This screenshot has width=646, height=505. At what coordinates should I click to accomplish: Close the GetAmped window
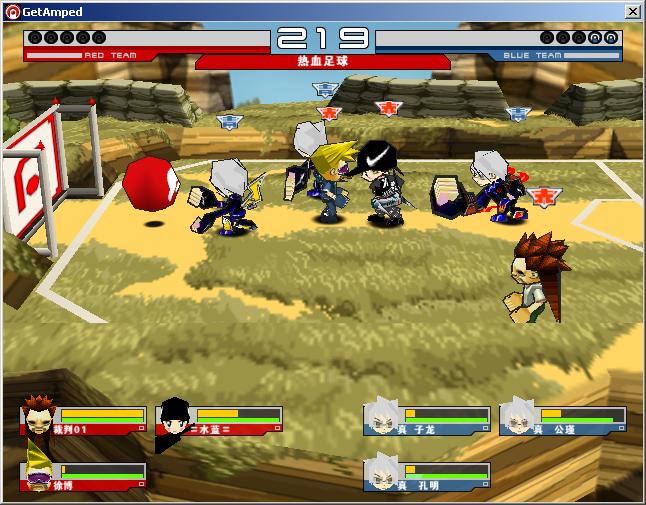pyautogui.click(x=632, y=11)
